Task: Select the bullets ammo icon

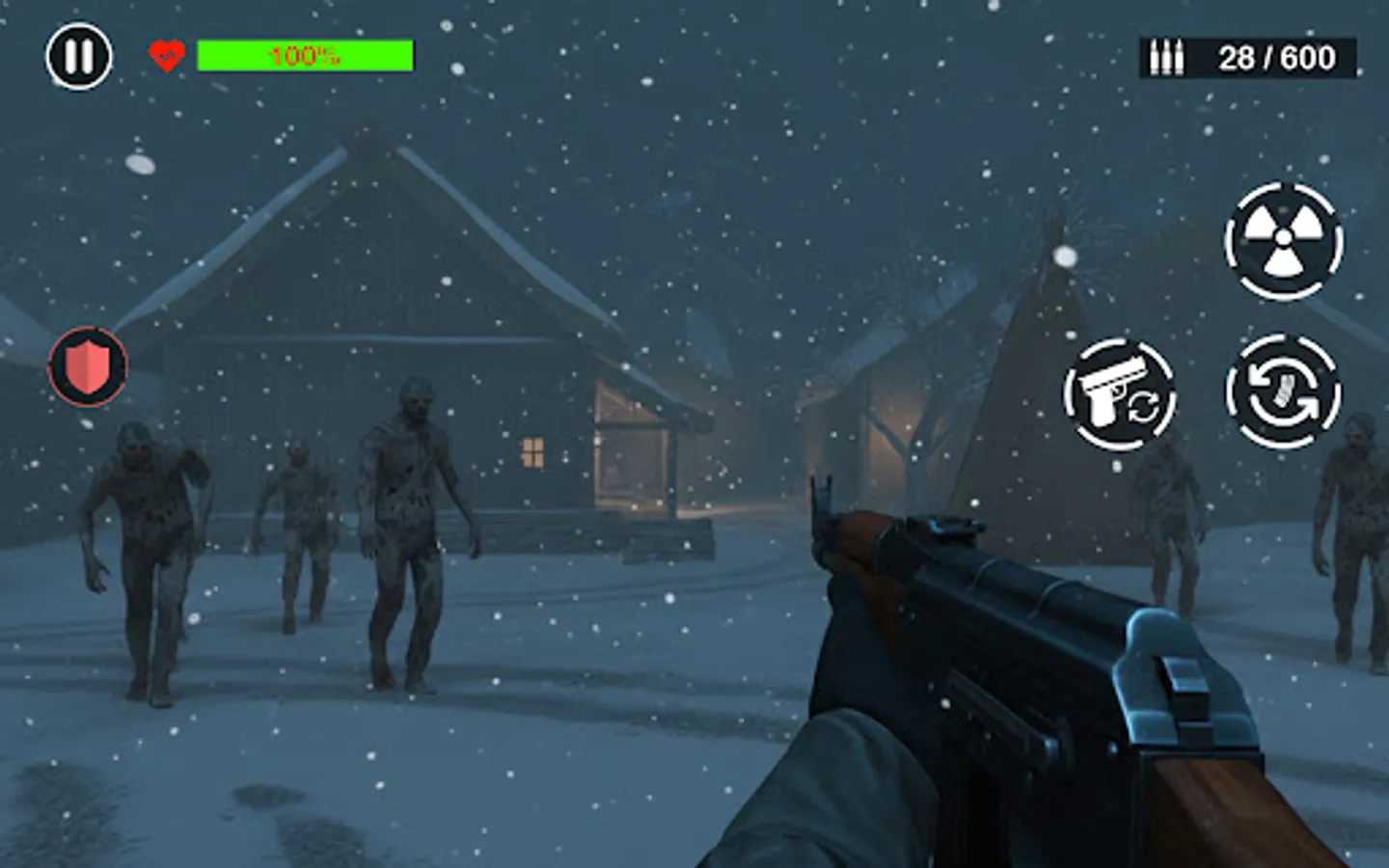Action: 1167,56
